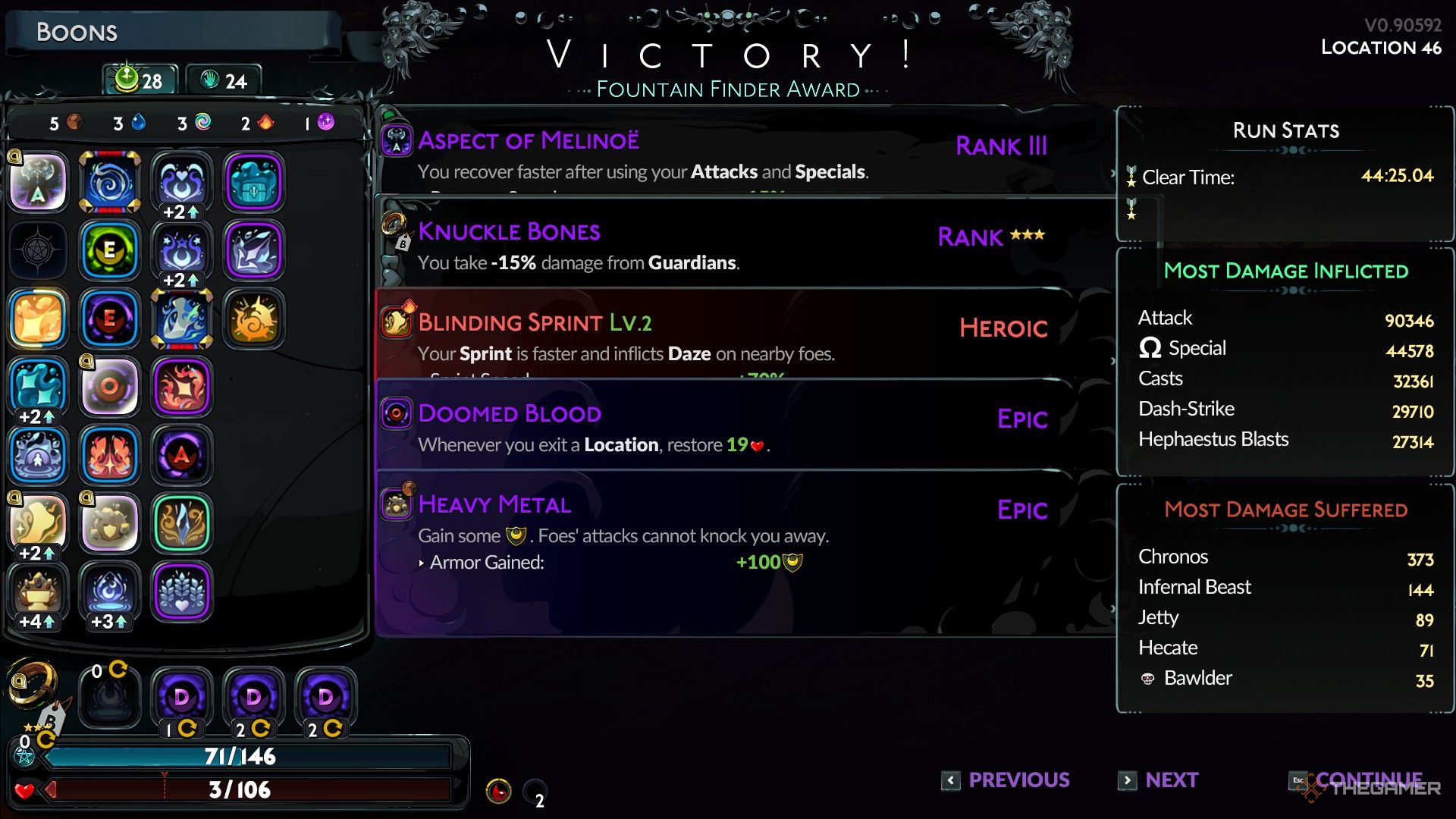Advance with the Next button
This screenshot has height=819, width=1456.
coord(1159,780)
